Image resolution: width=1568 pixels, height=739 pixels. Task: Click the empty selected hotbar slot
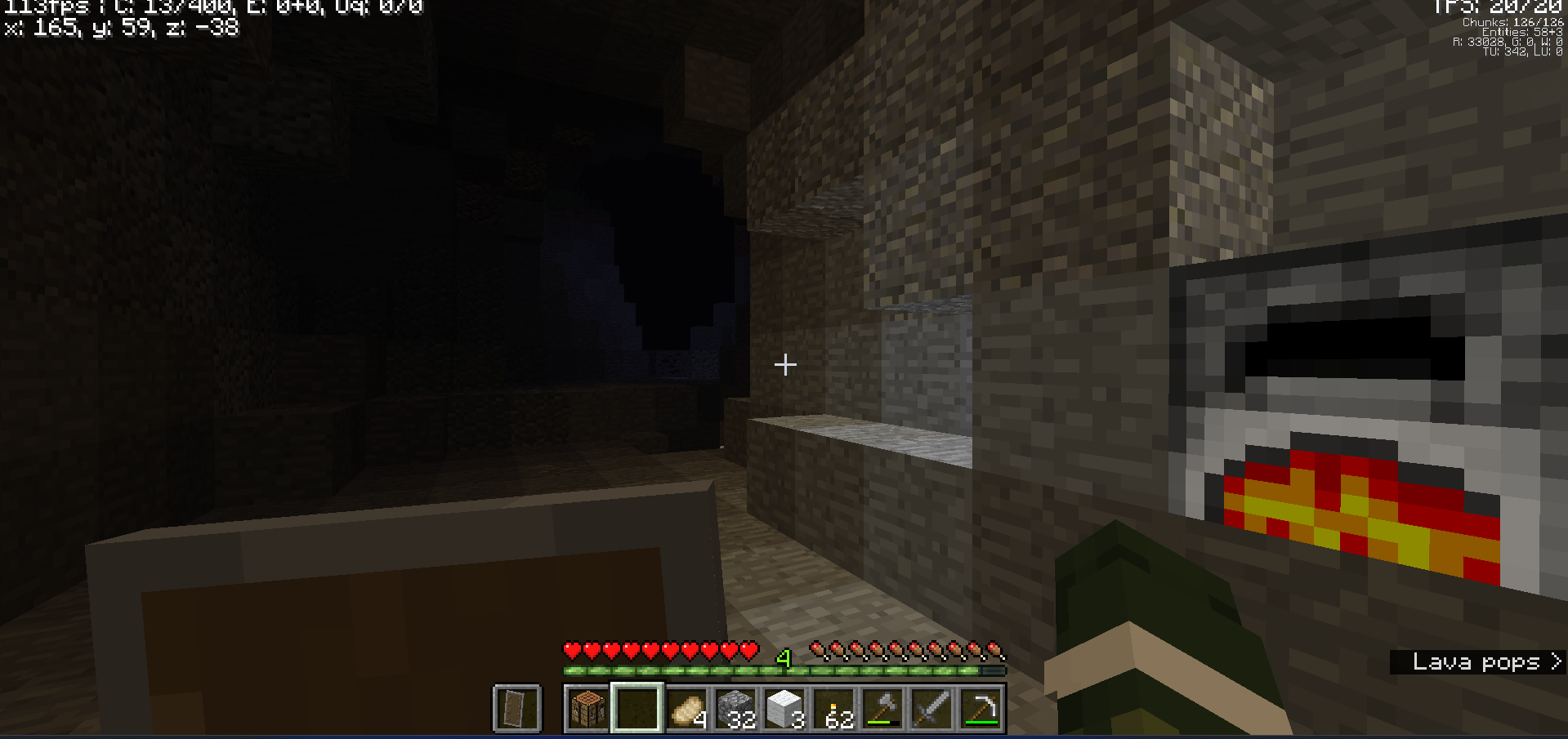click(637, 707)
